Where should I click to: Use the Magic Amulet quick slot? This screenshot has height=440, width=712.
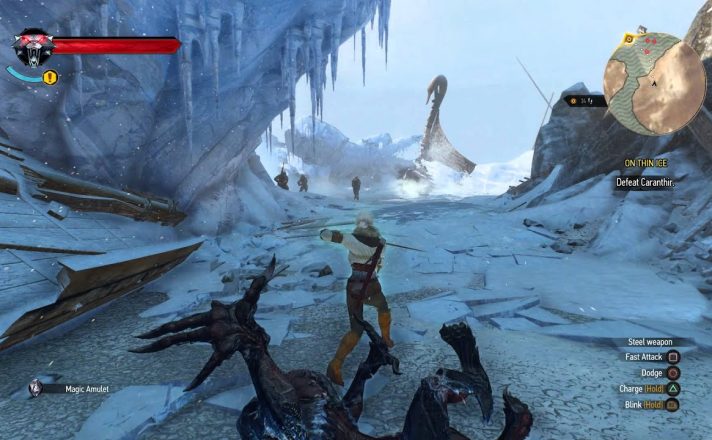pyautogui.click(x=36, y=388)
